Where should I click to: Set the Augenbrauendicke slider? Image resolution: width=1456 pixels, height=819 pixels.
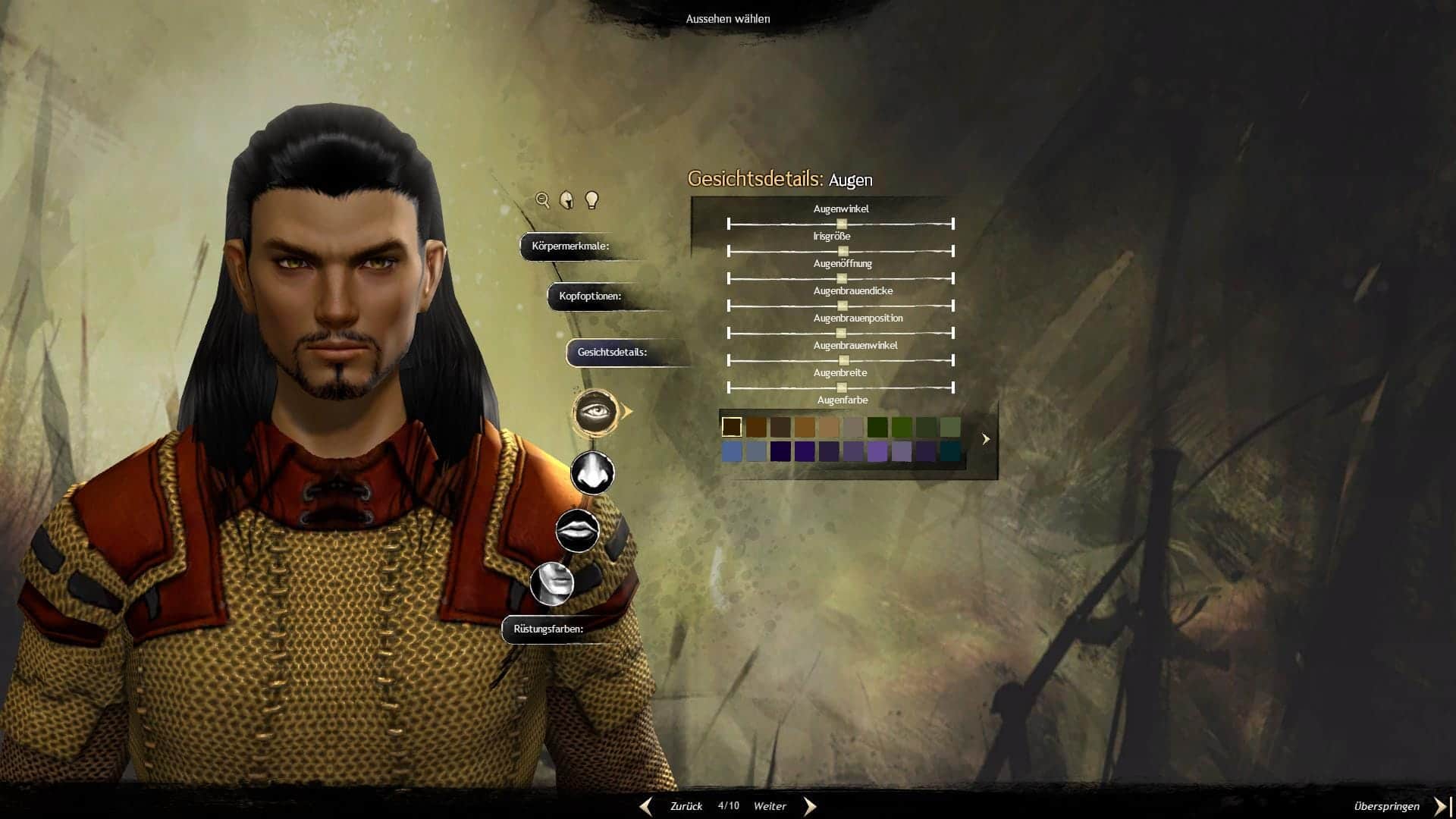pyautogui.click(x=842, y=306)
